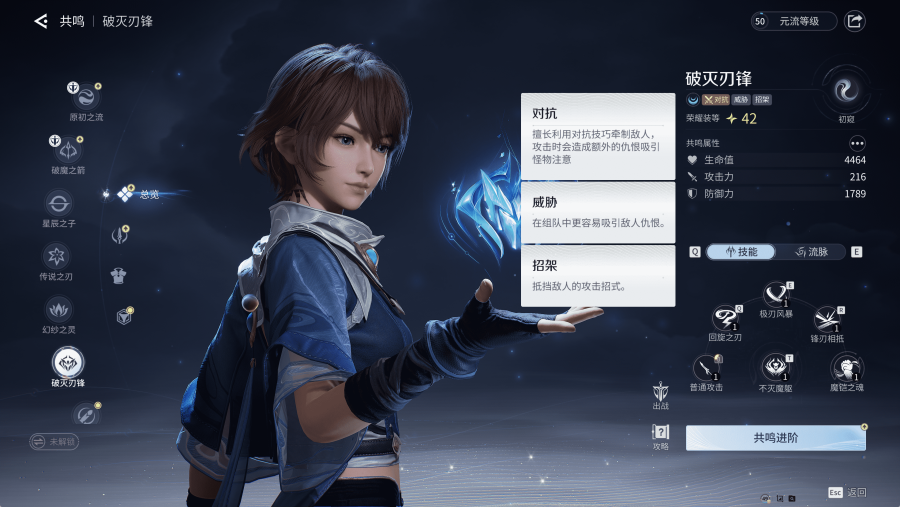Click the 出战 deploy icon

pyautogui.click(x=660, y=391)
